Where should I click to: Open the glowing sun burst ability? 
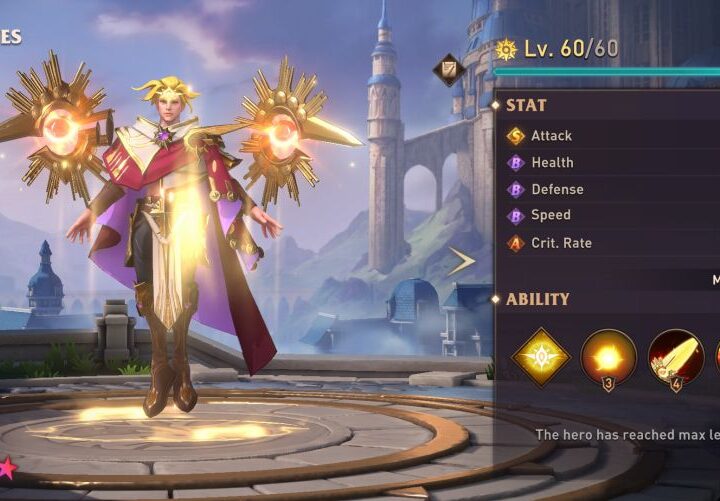[x=608, y=357]
